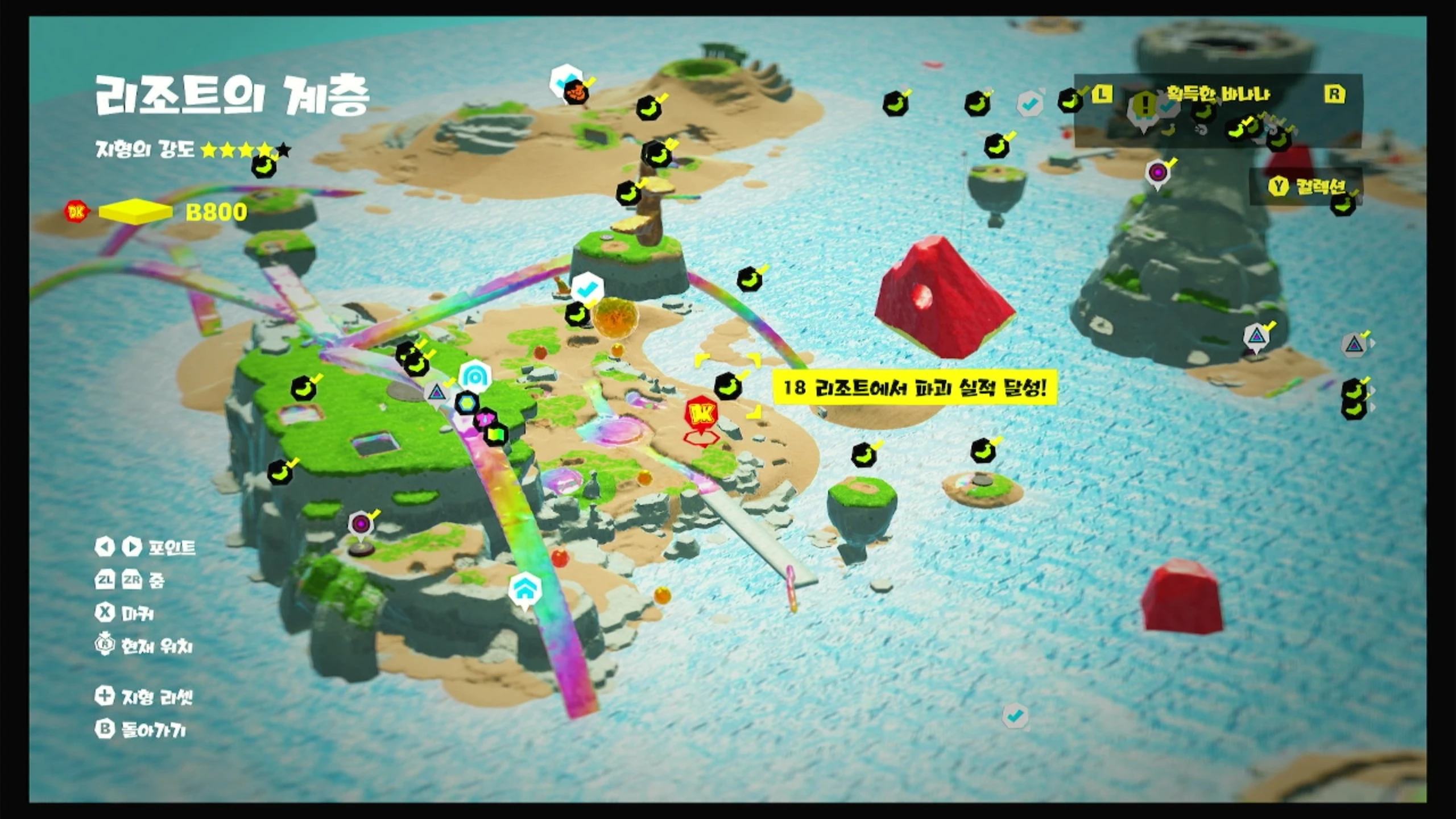Choose the purple disc marker on lower-left cliff
This screenshot has height=819, width=1456.
pos(361,523)
